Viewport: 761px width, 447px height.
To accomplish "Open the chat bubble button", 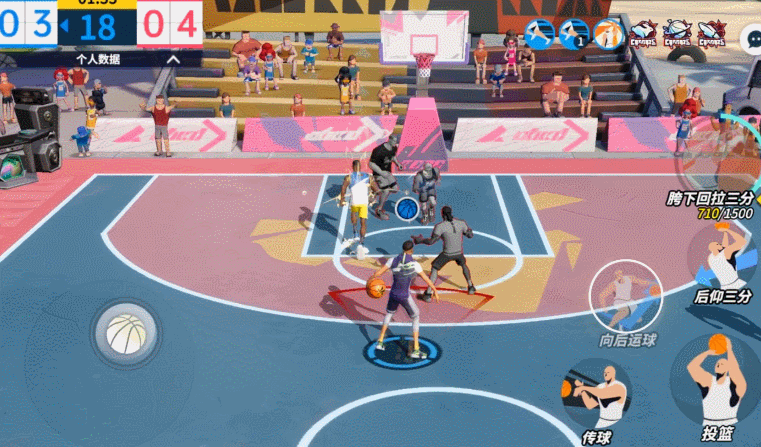I will (751, 38).
